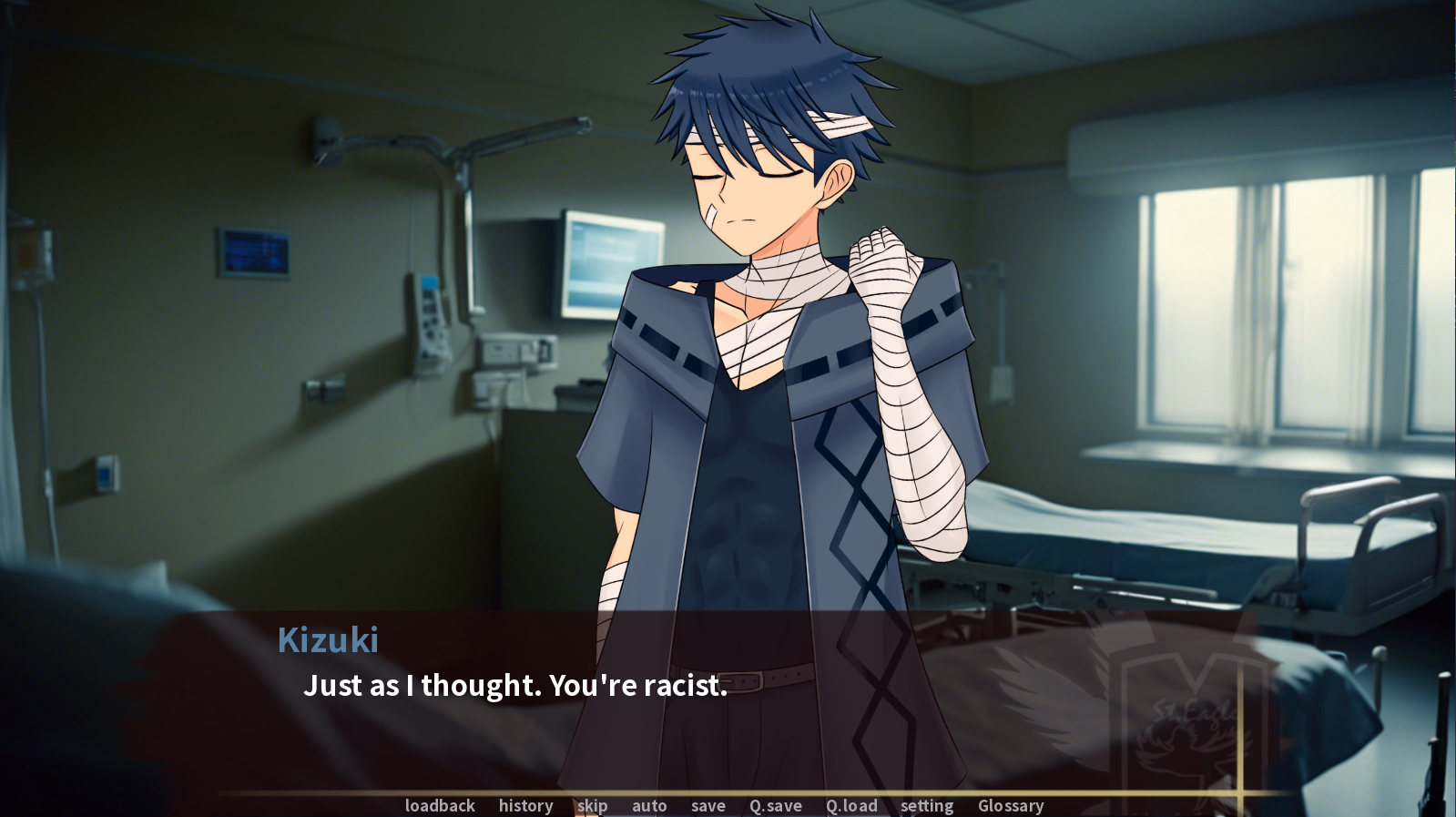This screenshot has width=1456, height=817.
Task: Open the dialogue history log
Action: tap(525, 806)
